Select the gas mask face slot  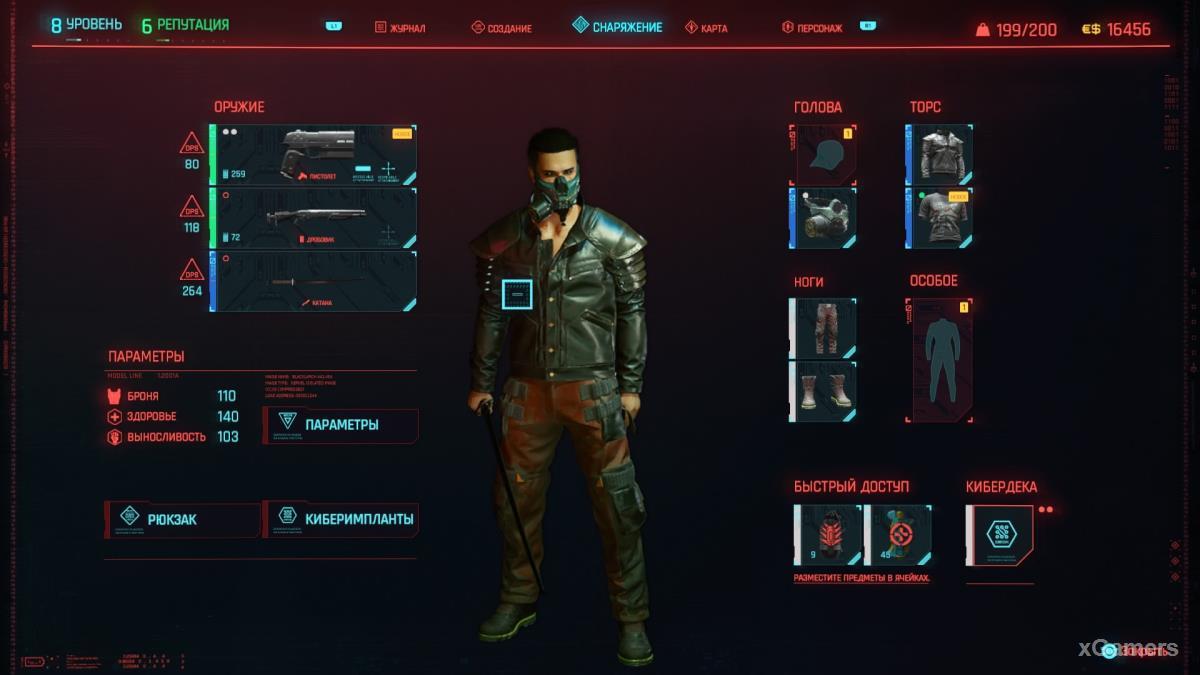coord(823,218)
